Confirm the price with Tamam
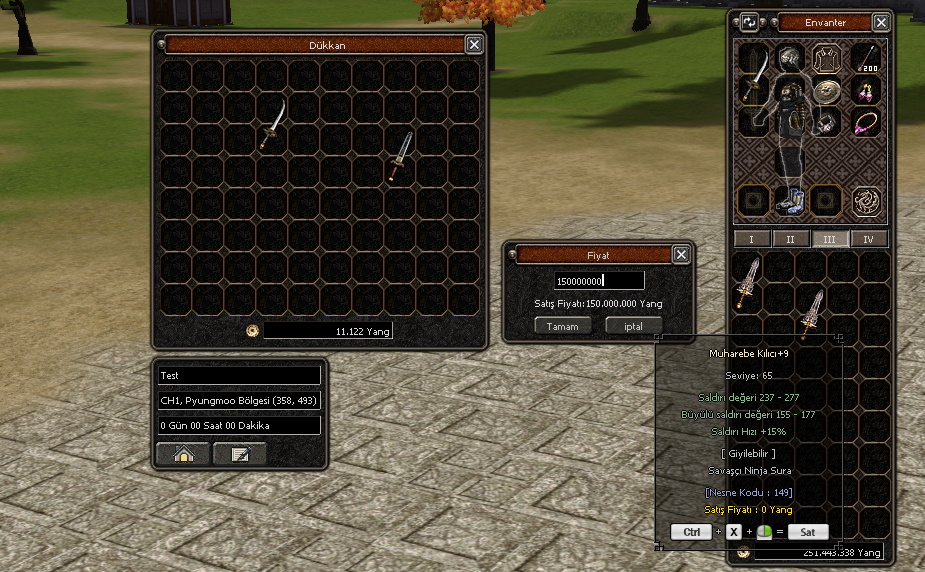Screen dimensions: 925x572 tap(562, 326)
